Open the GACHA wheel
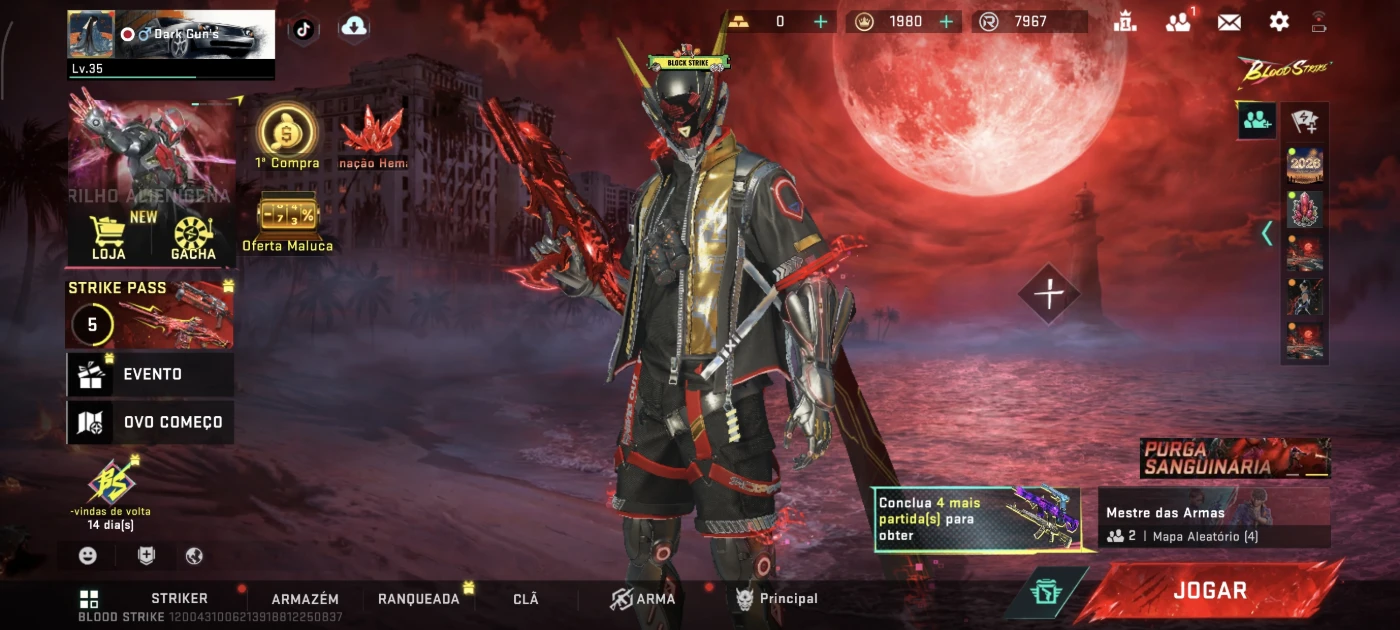 pyautogui.click(x=193, y=239)
